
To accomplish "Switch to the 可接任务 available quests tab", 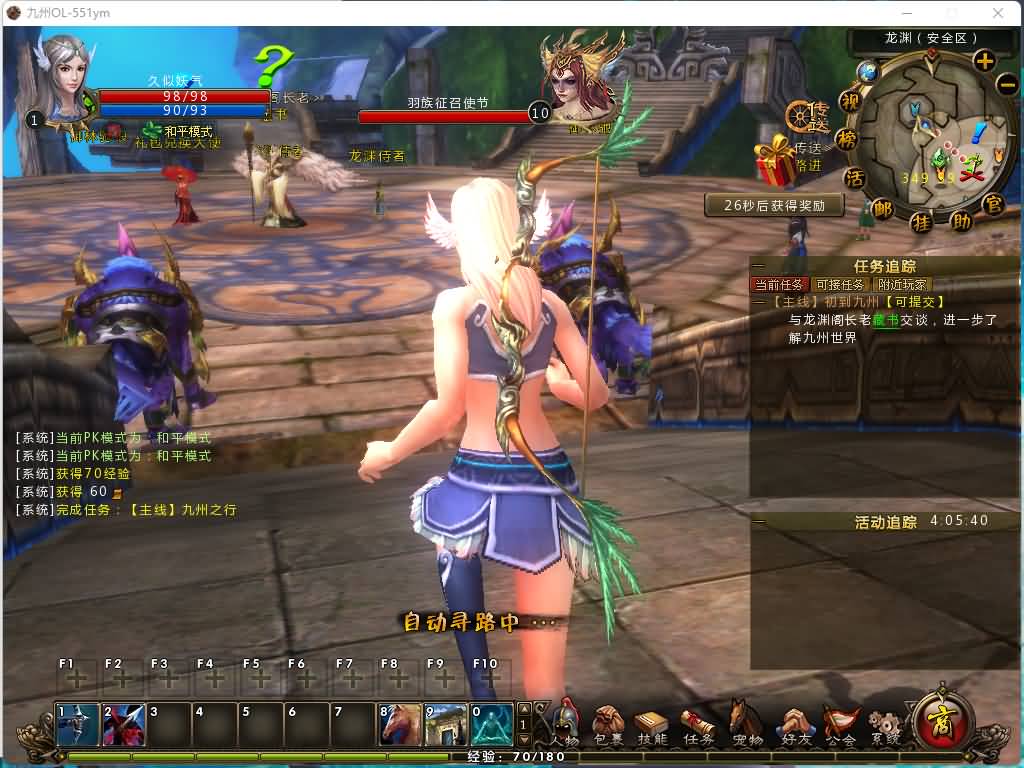I will pos(840,285).
